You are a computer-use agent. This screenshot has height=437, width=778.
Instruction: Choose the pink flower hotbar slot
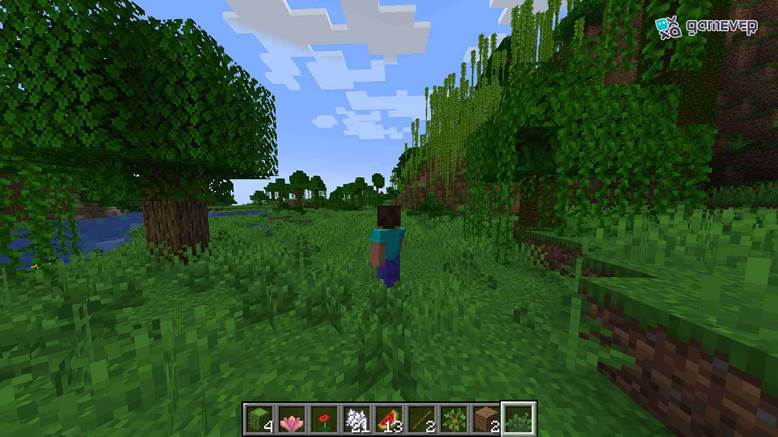coord(291,419)
